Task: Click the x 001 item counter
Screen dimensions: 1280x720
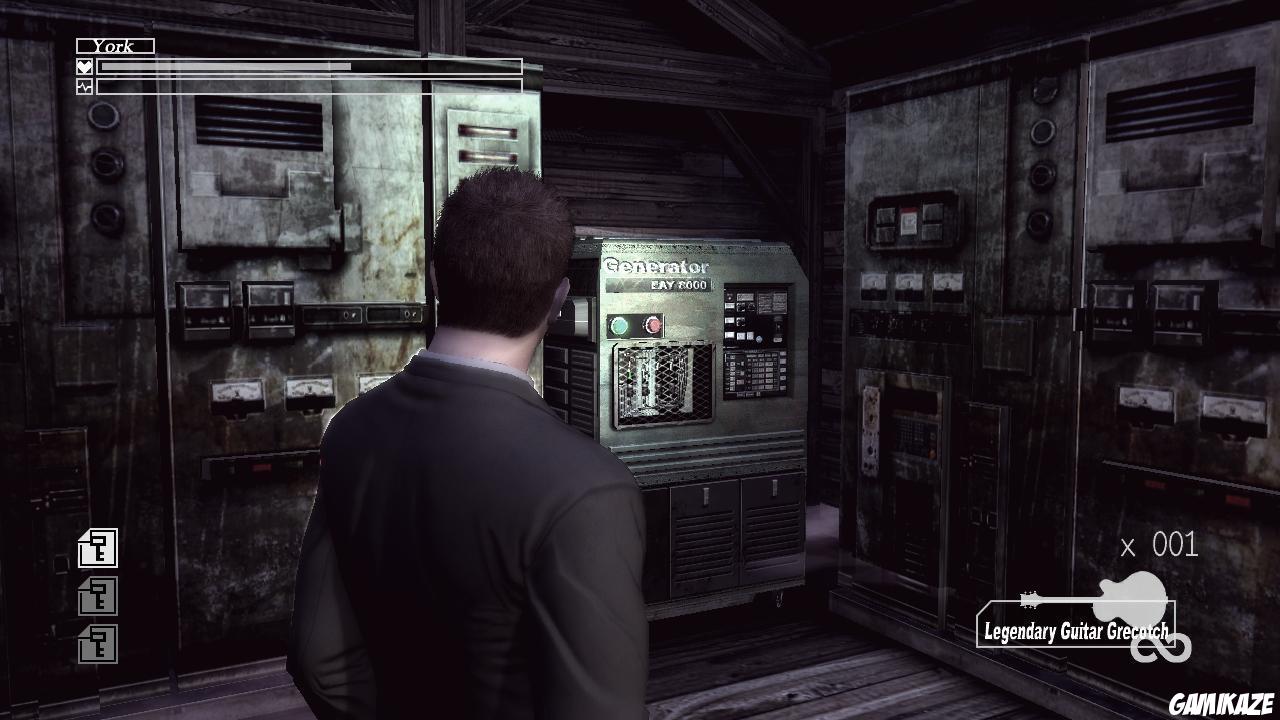Action: pyautogui.click(x=1159, y=546)
